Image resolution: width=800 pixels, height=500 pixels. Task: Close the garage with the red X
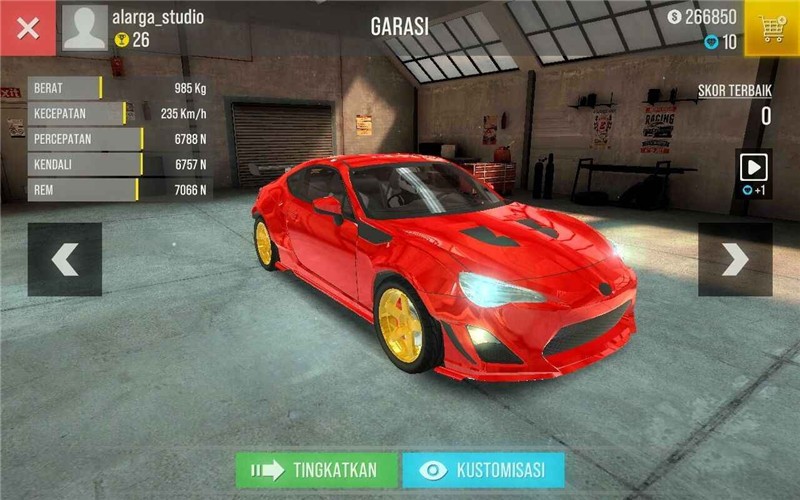click(x=28, y=28)
